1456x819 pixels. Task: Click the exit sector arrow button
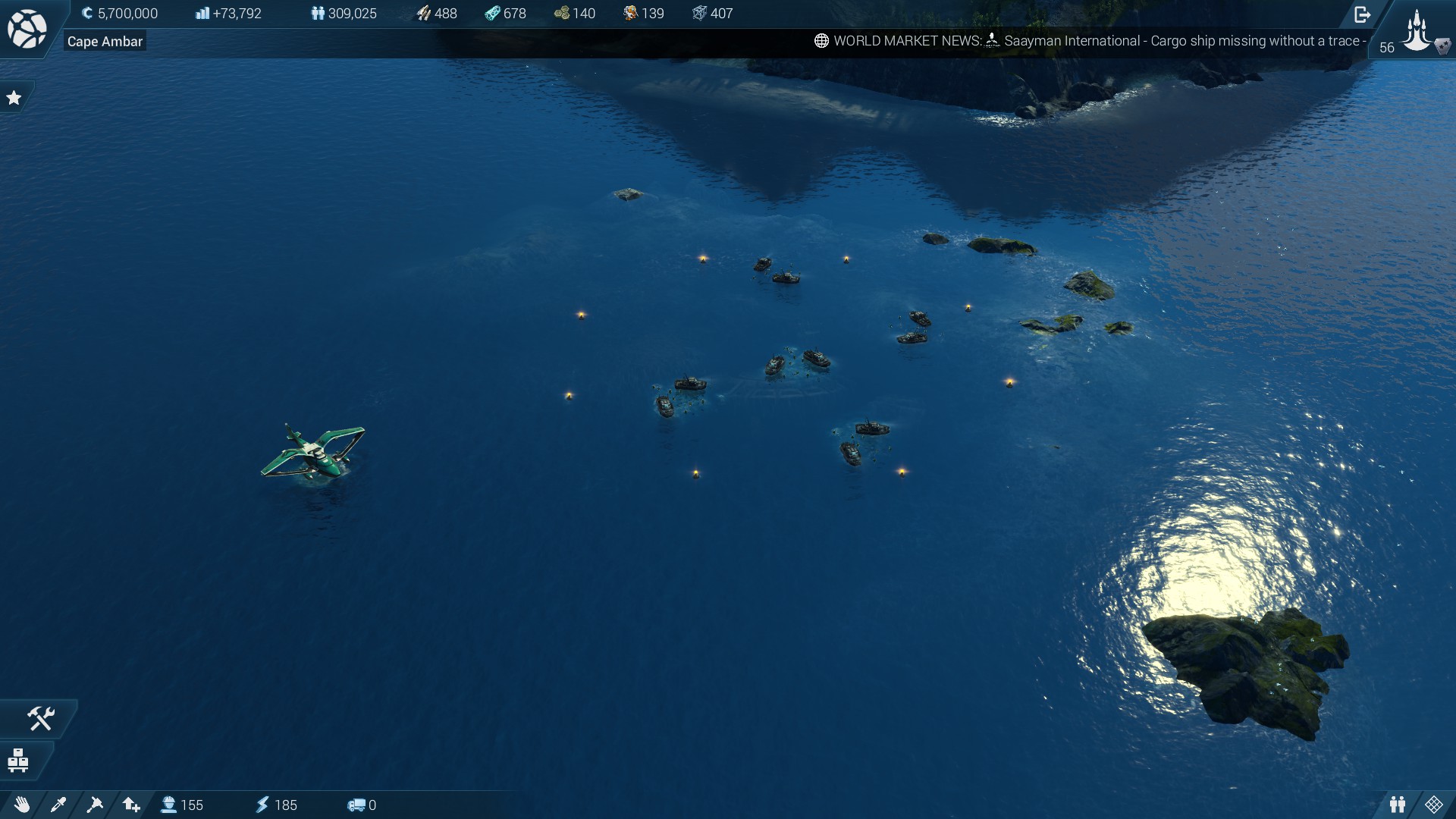1362,14
